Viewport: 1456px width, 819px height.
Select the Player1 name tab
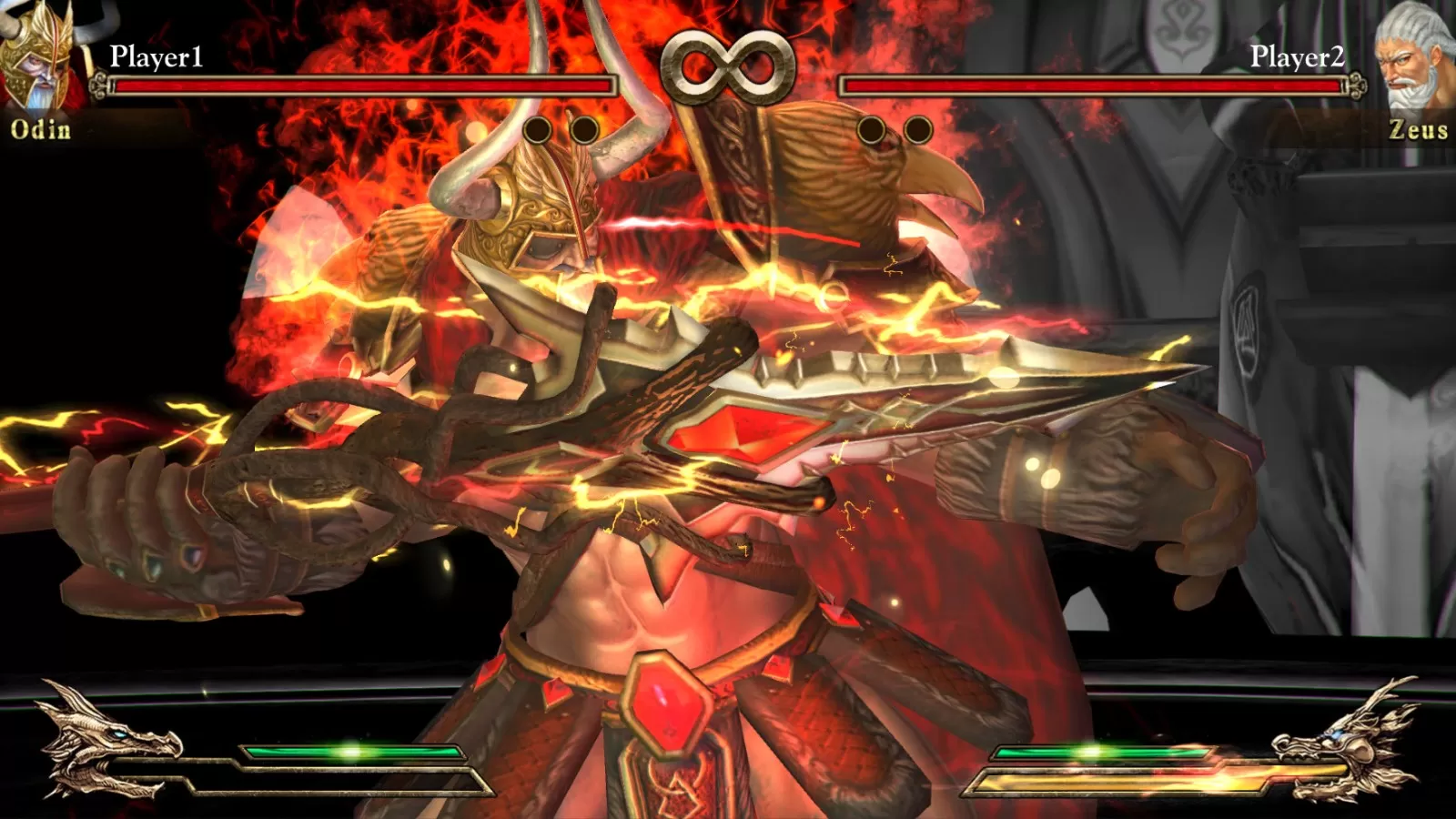155,56
